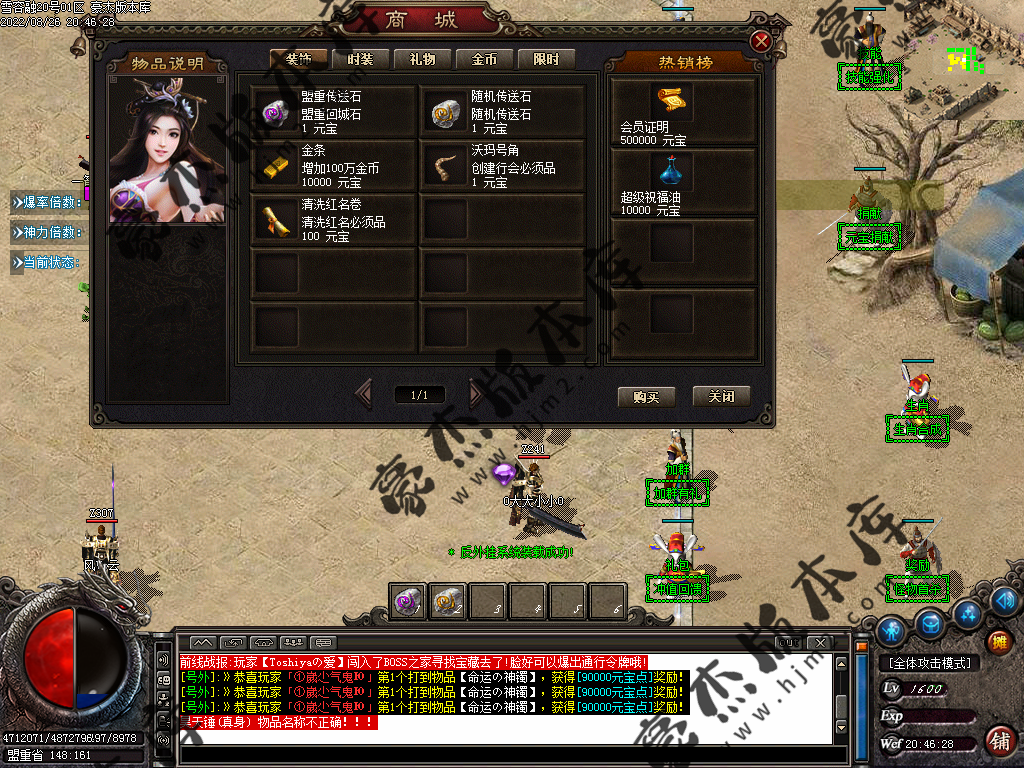Select the 清洗红名卷 scroll item
Screen dimensions: 1024x768
point(333,219)
